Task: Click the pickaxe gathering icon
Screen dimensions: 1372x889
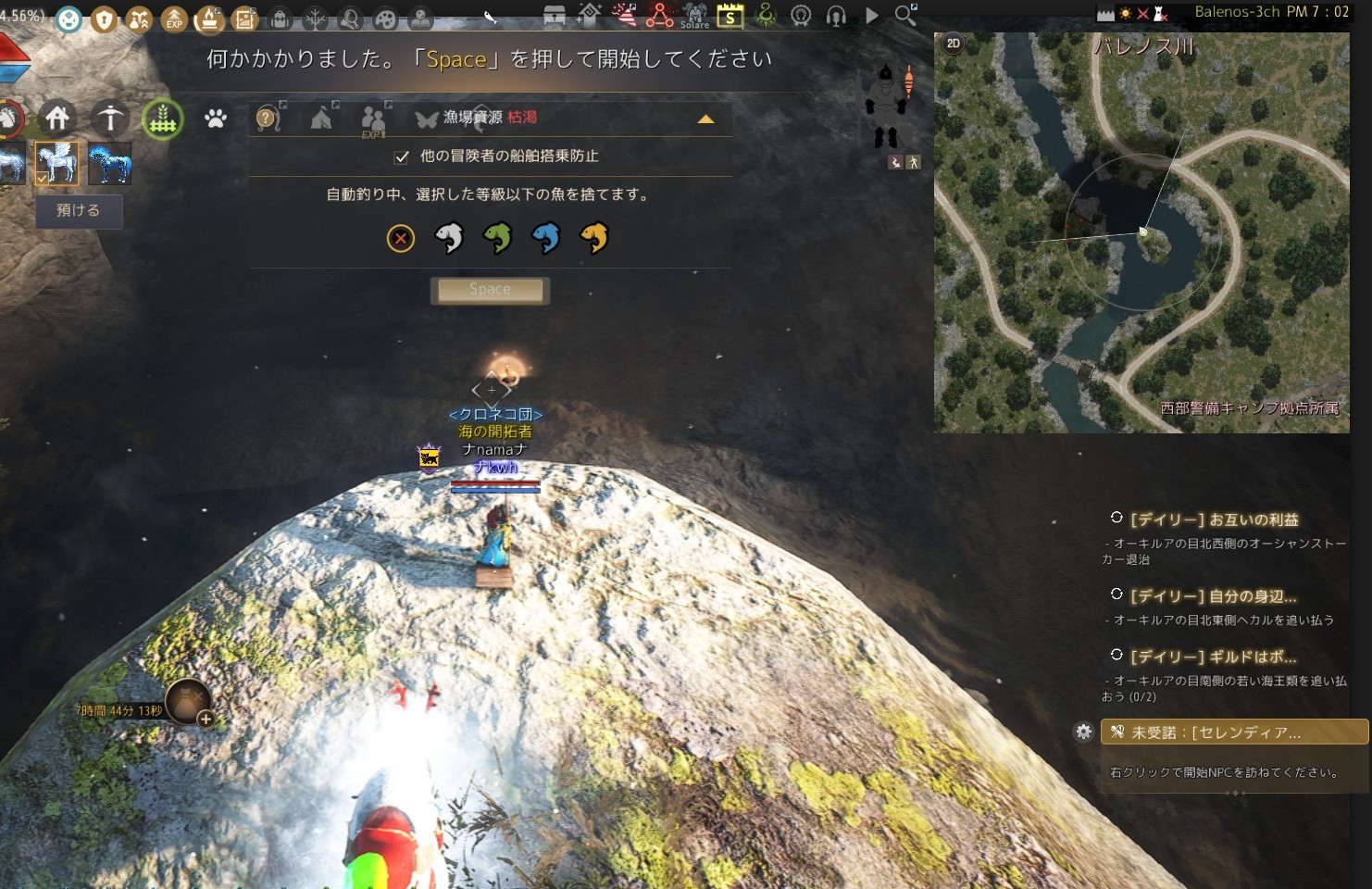Action: tap(110, 118)
